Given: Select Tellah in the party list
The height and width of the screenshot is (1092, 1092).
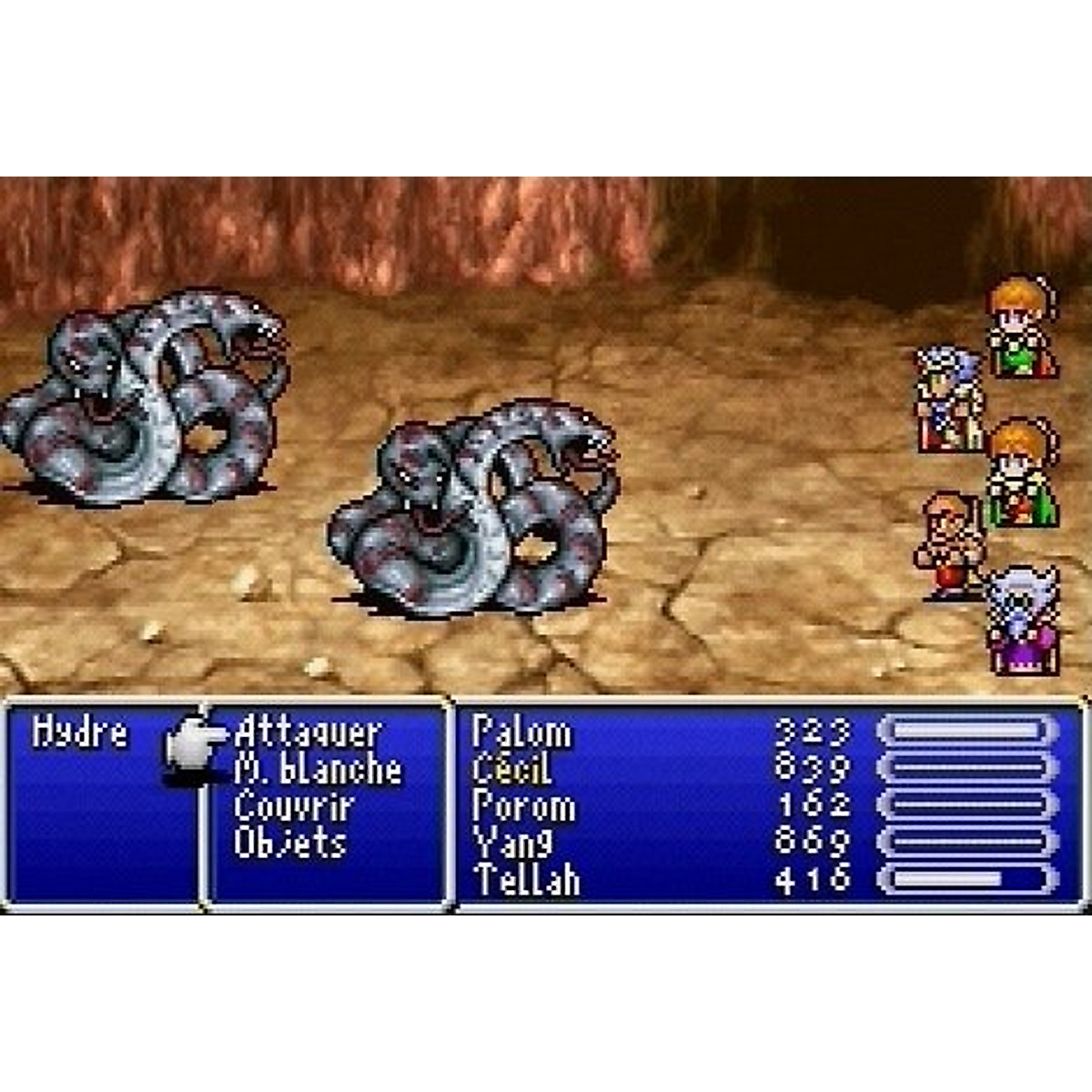Looking at the screenshot, I should 526,880.
